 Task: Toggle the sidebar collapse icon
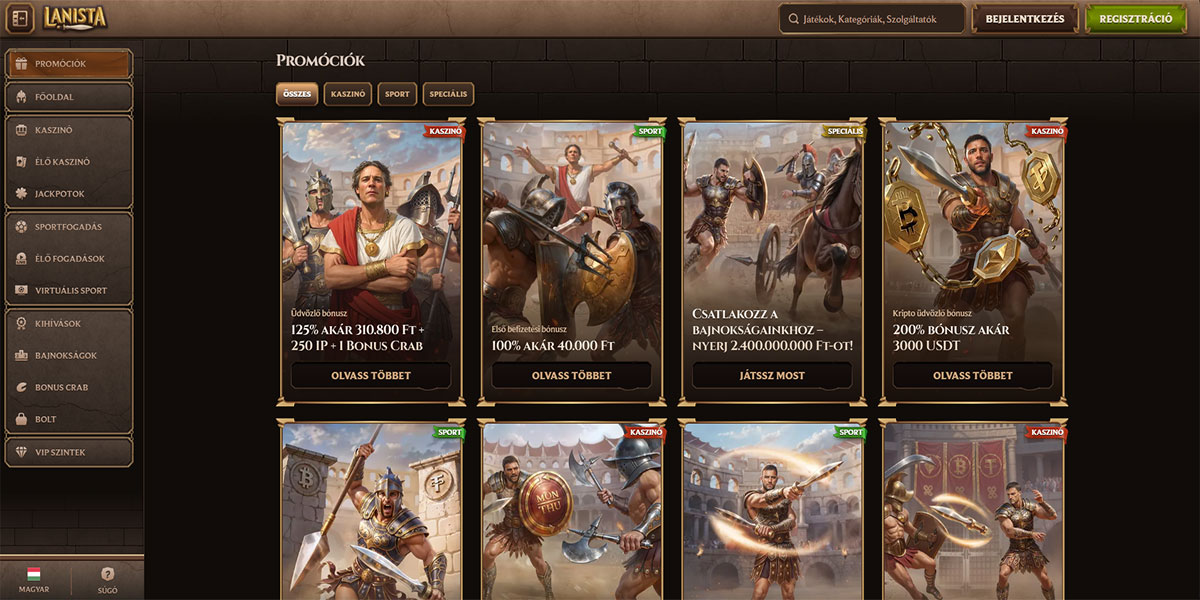21,18
